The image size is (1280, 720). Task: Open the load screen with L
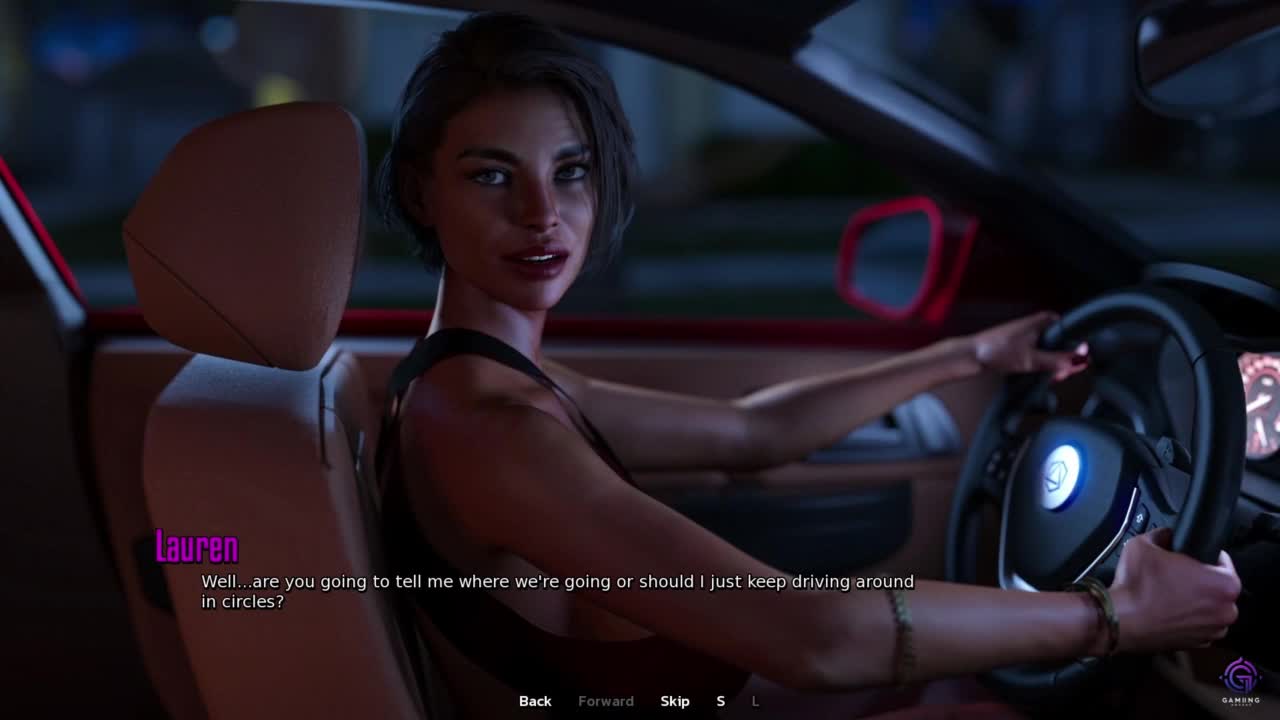pyautogui.click(x=755, y=701)
